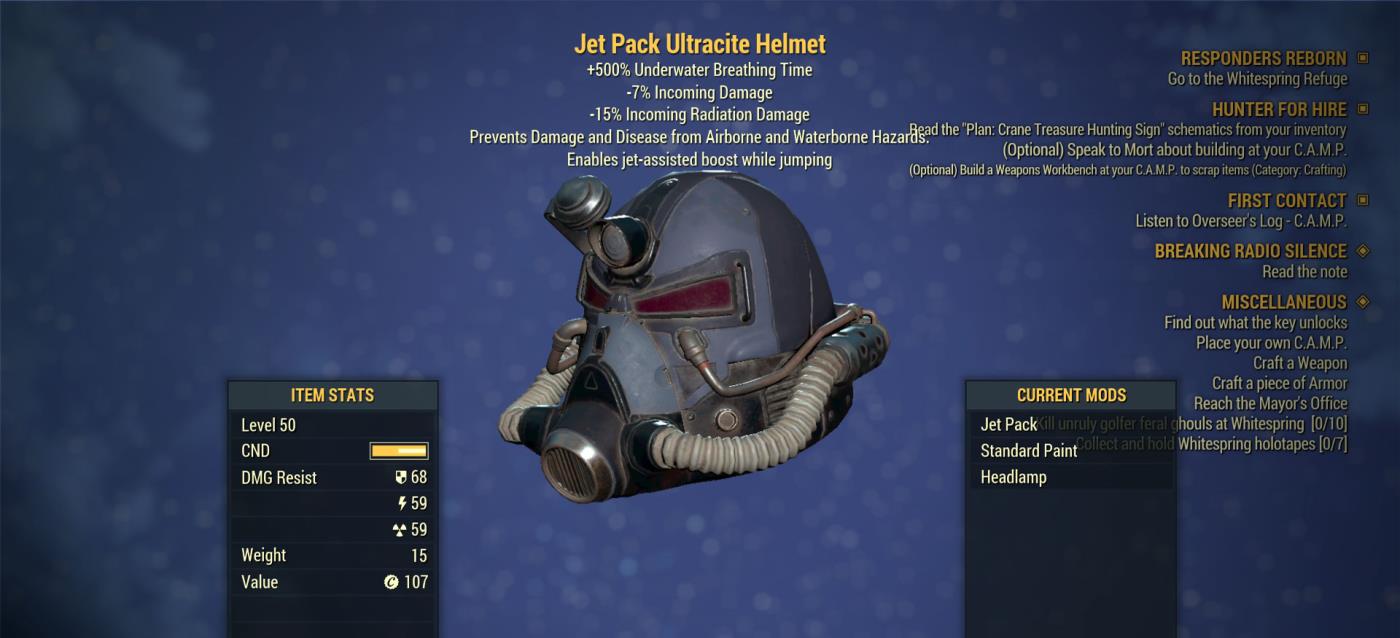The width and height of the screenshot is (1400, 638).
Task: Click the Miscellaneous quest heading
Action: [1283, 302]
